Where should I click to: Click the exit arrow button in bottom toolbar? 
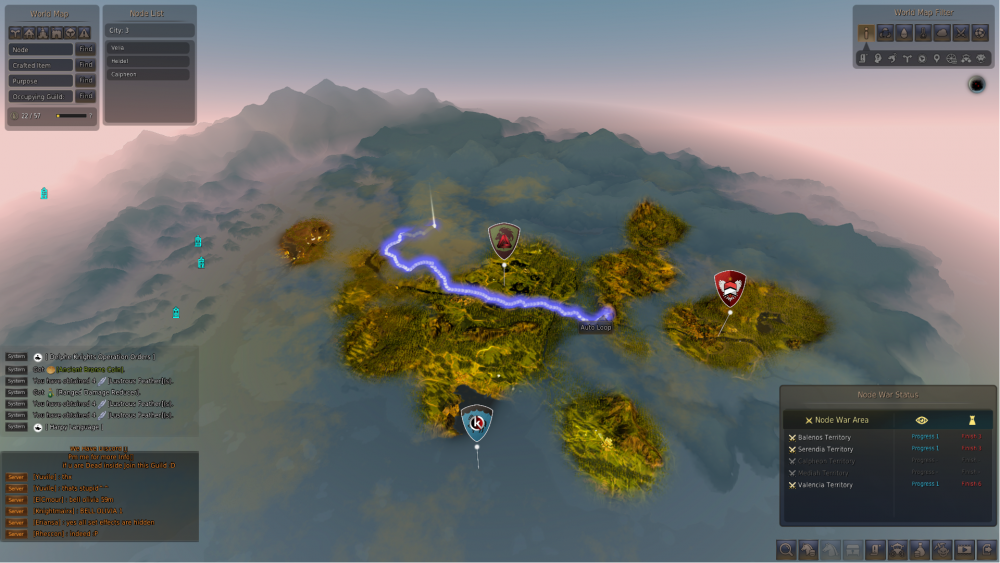click(987, 549)
